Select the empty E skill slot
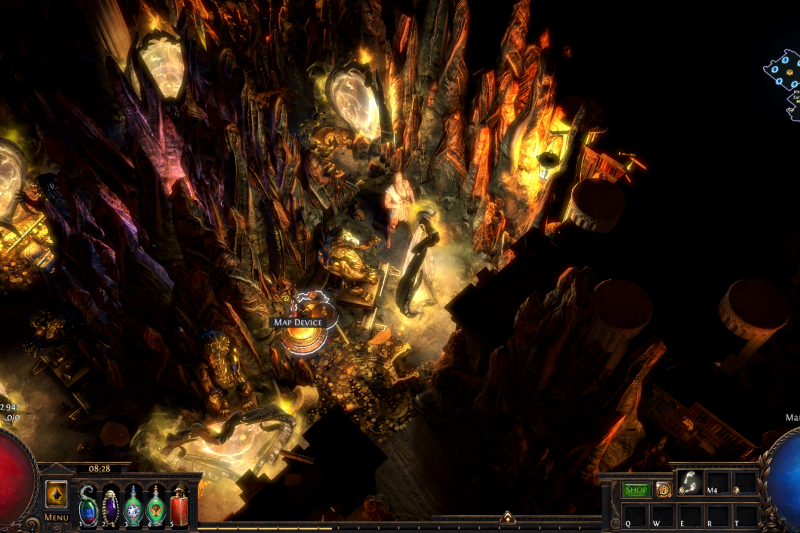The image size is (800, 533). (x=689, y=516)
